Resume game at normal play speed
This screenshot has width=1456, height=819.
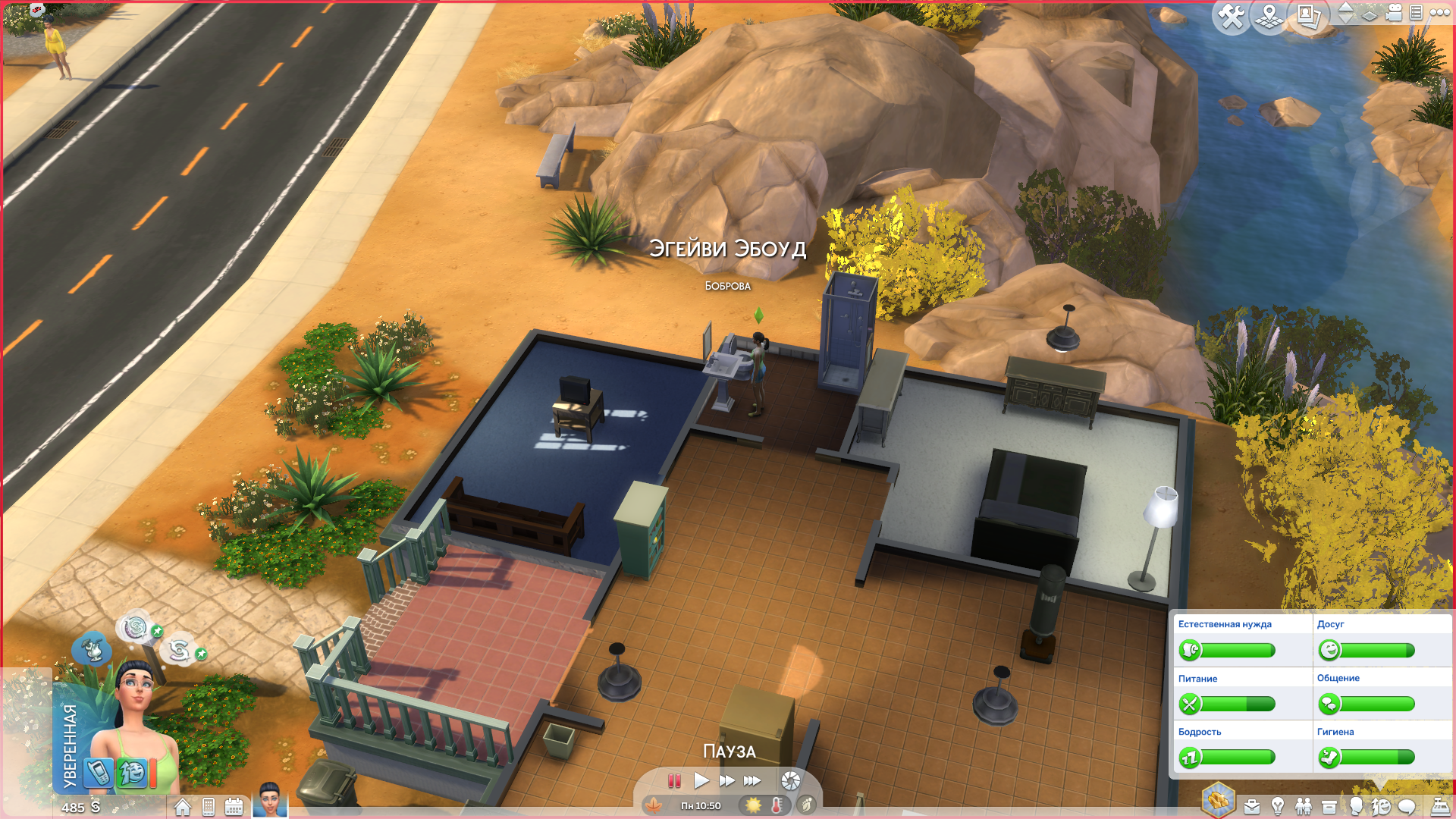click(x=701, y=780)
